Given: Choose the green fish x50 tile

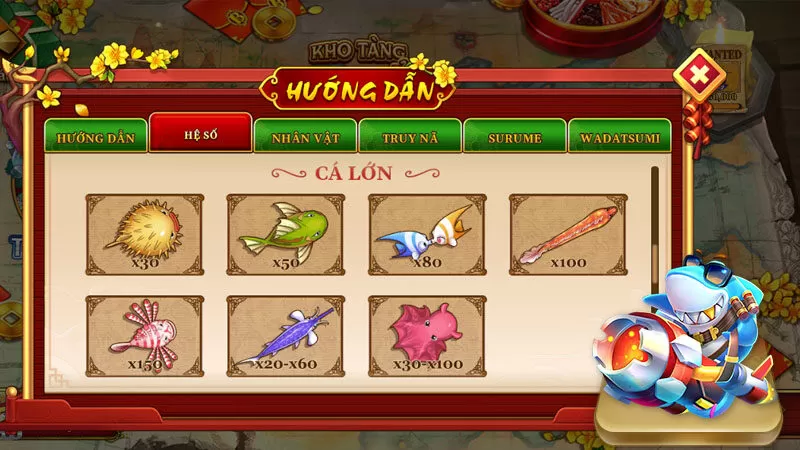Looking at the screenshot, I should (x=286, y=233).
